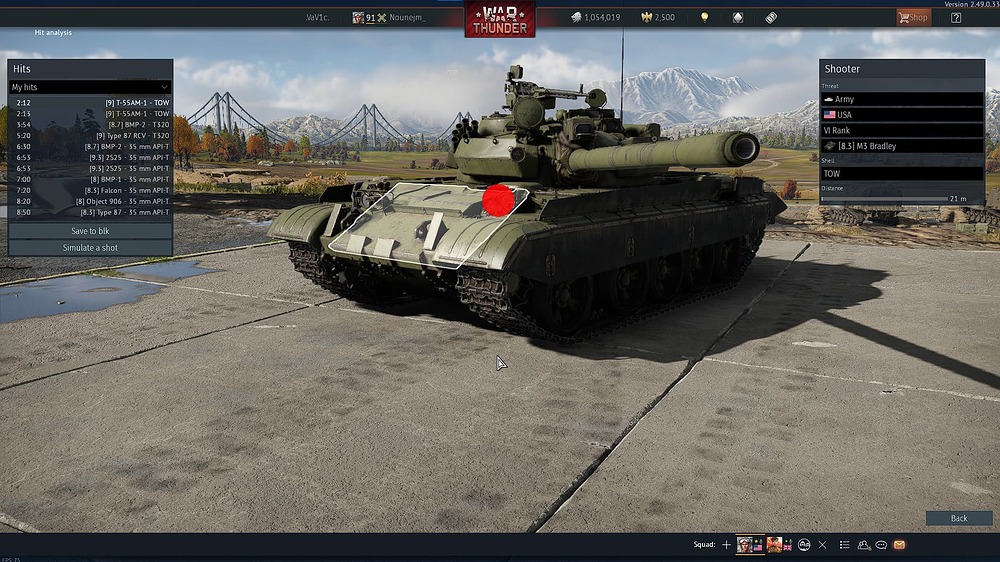This screenshot has width=1000, height=562.
Task: Choose the 3:54 BMP-2 T320 hit
Action: 92,124
